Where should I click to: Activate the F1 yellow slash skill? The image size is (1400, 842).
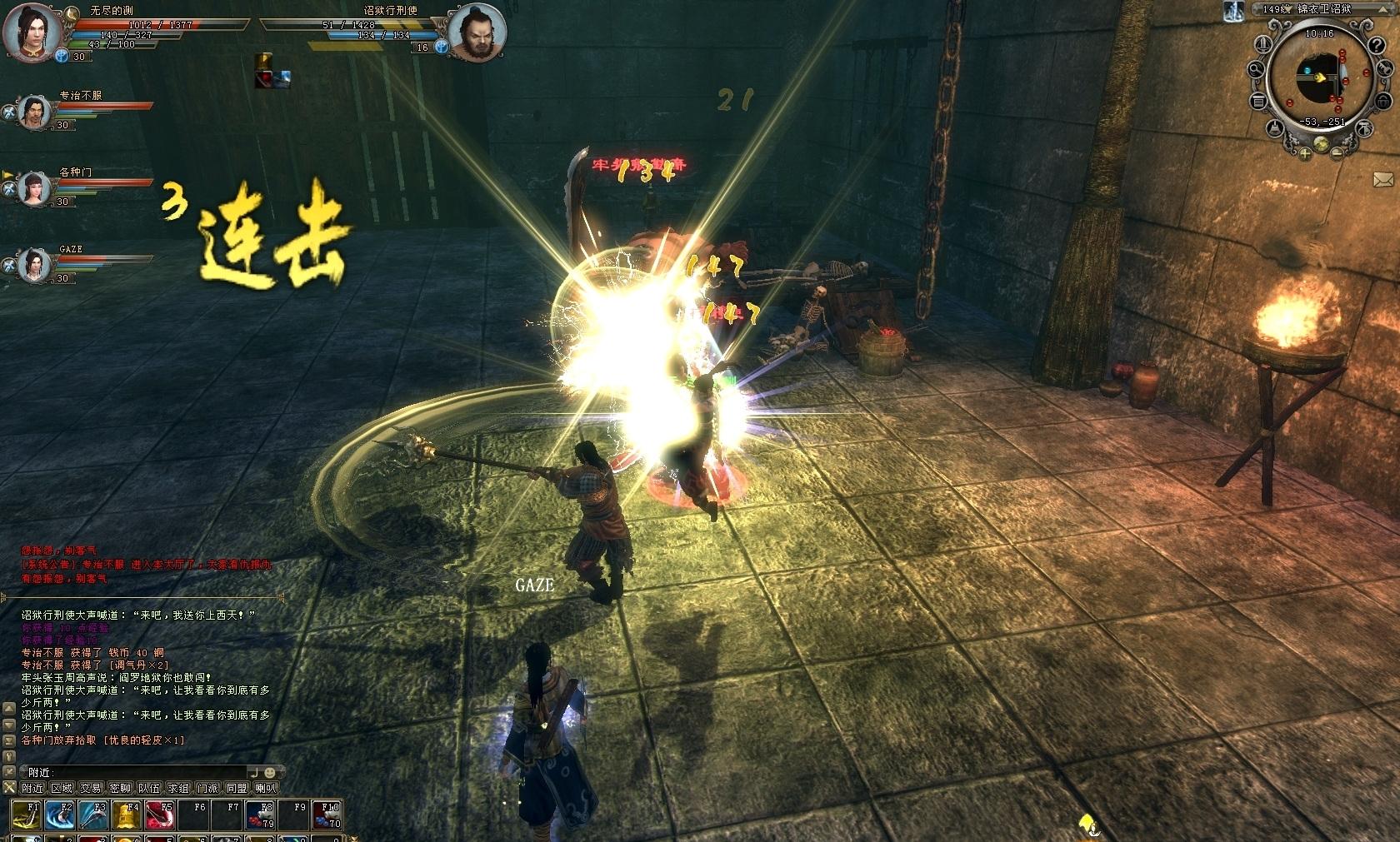[27, 815]
